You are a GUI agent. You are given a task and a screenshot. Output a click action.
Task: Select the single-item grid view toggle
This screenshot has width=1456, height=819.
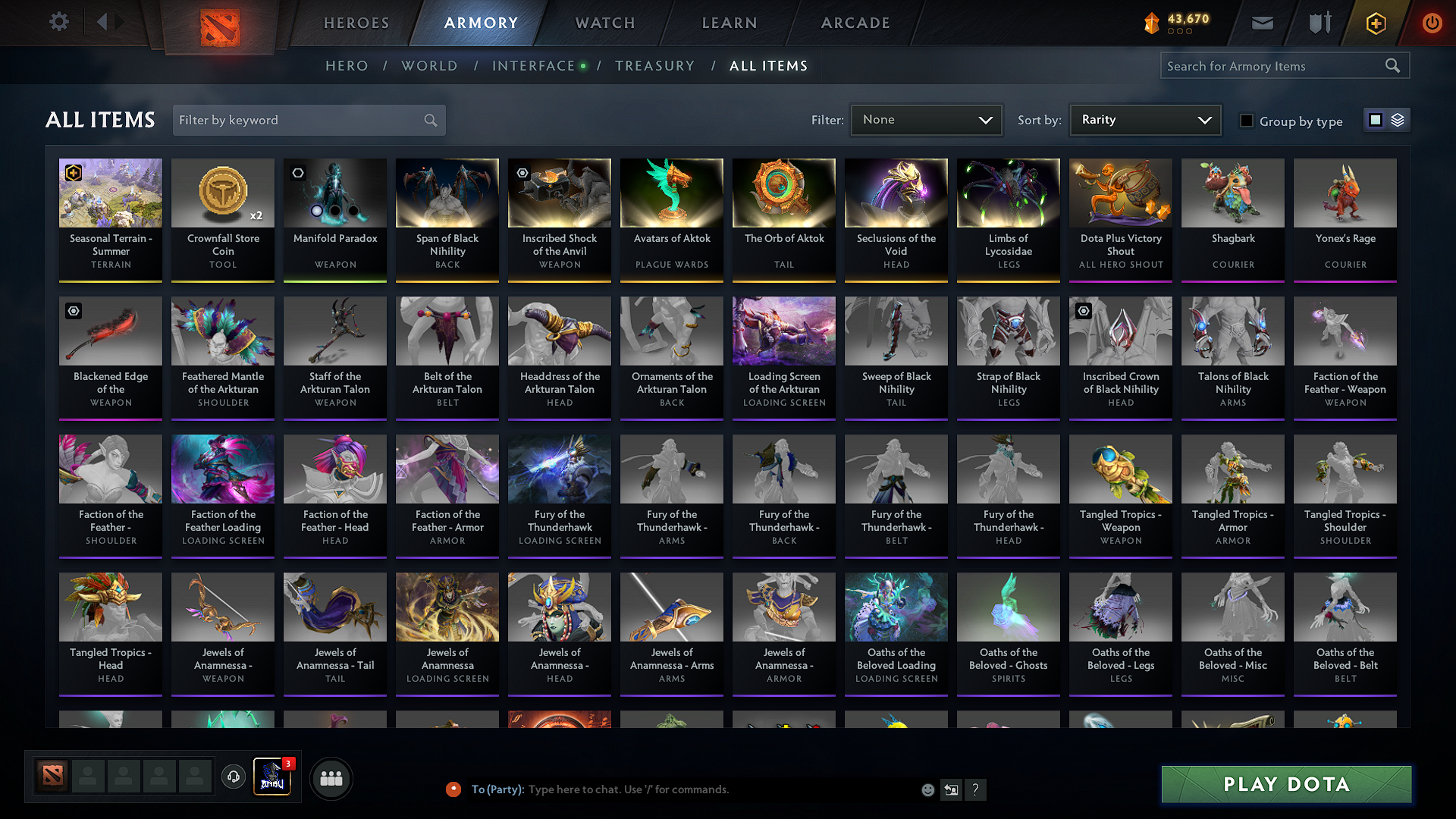1376,119
